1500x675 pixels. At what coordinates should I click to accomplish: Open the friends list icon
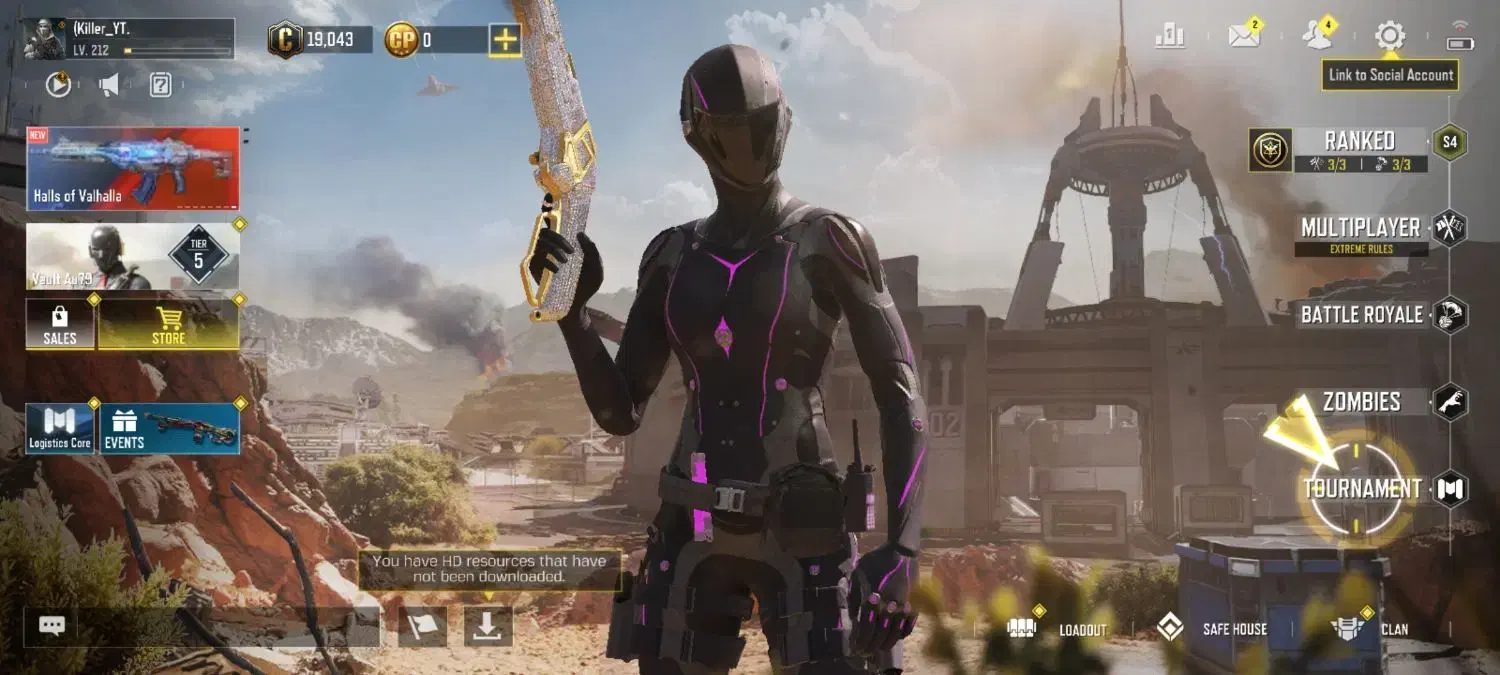pyautogui.click(x=1317, y=37)
